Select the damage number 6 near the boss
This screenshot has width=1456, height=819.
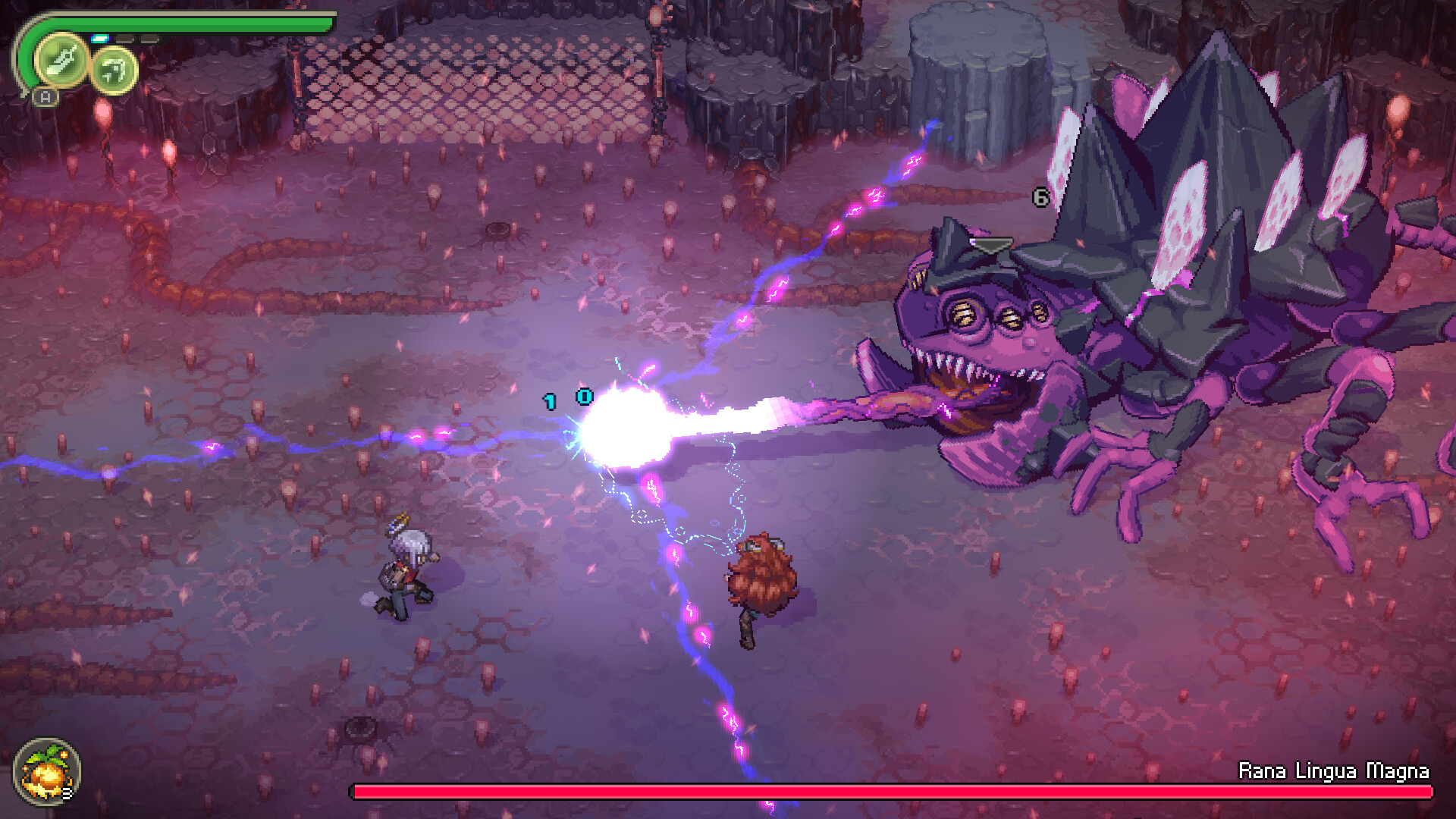tap(1040, 197)
